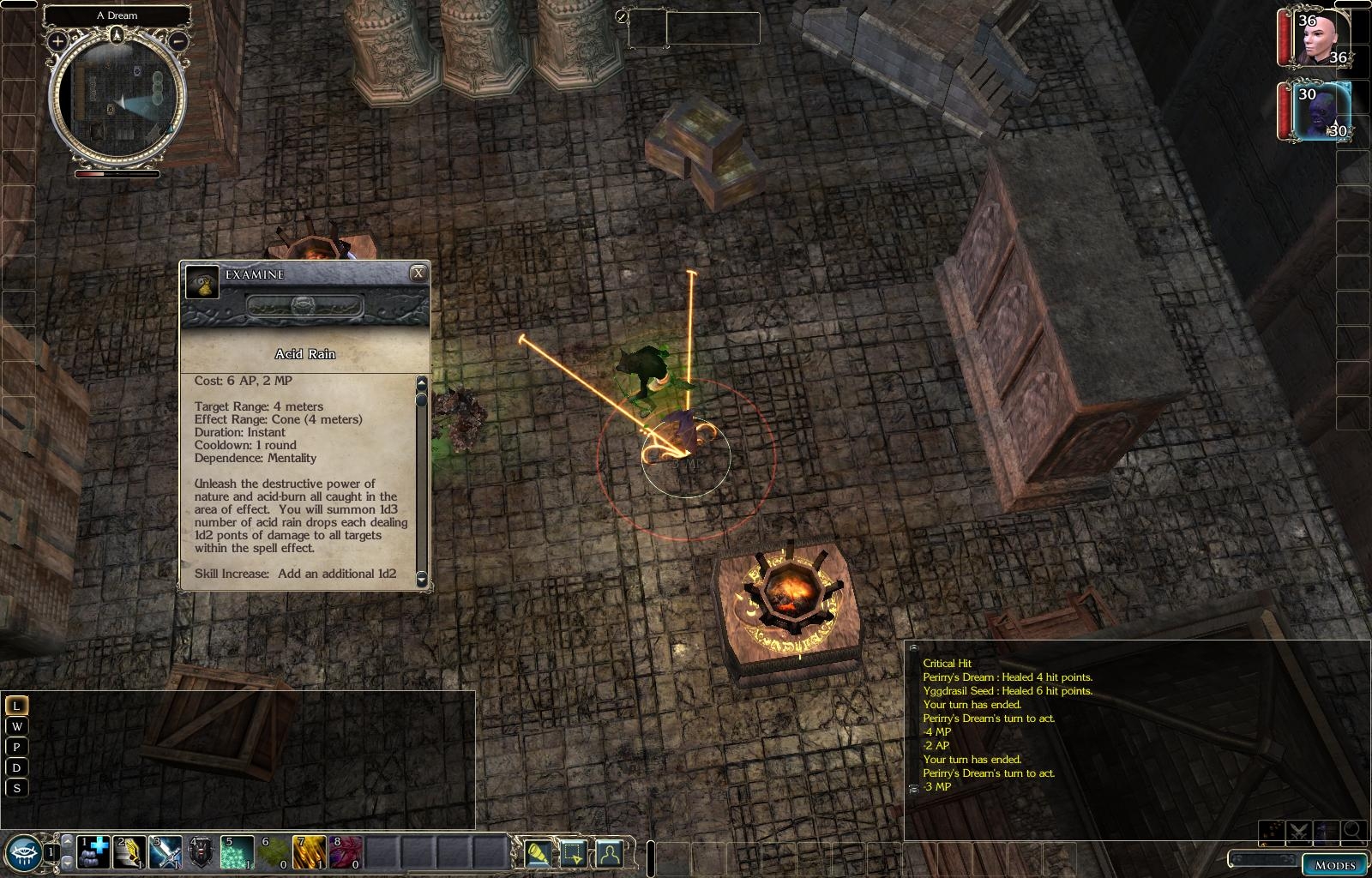This screenshot has height=878, width=1372.
Task: Select the blue companion portrait
Action: [1320, 111]
